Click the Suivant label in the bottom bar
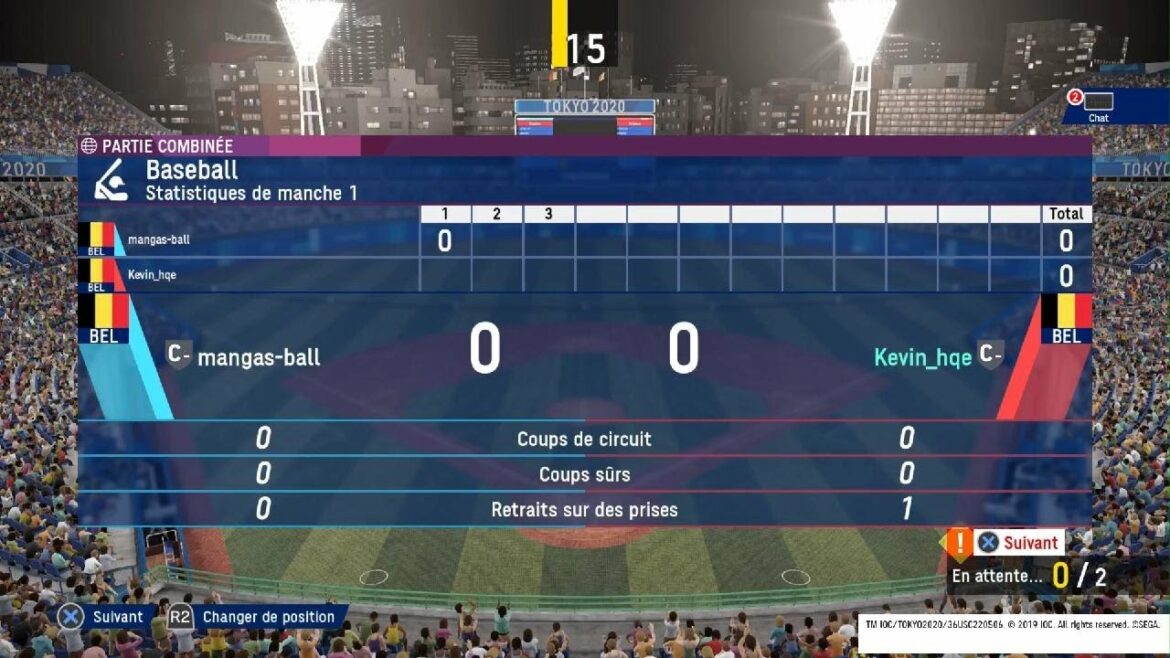Viewport: 1170px width, 658px height. click(117, 617)
